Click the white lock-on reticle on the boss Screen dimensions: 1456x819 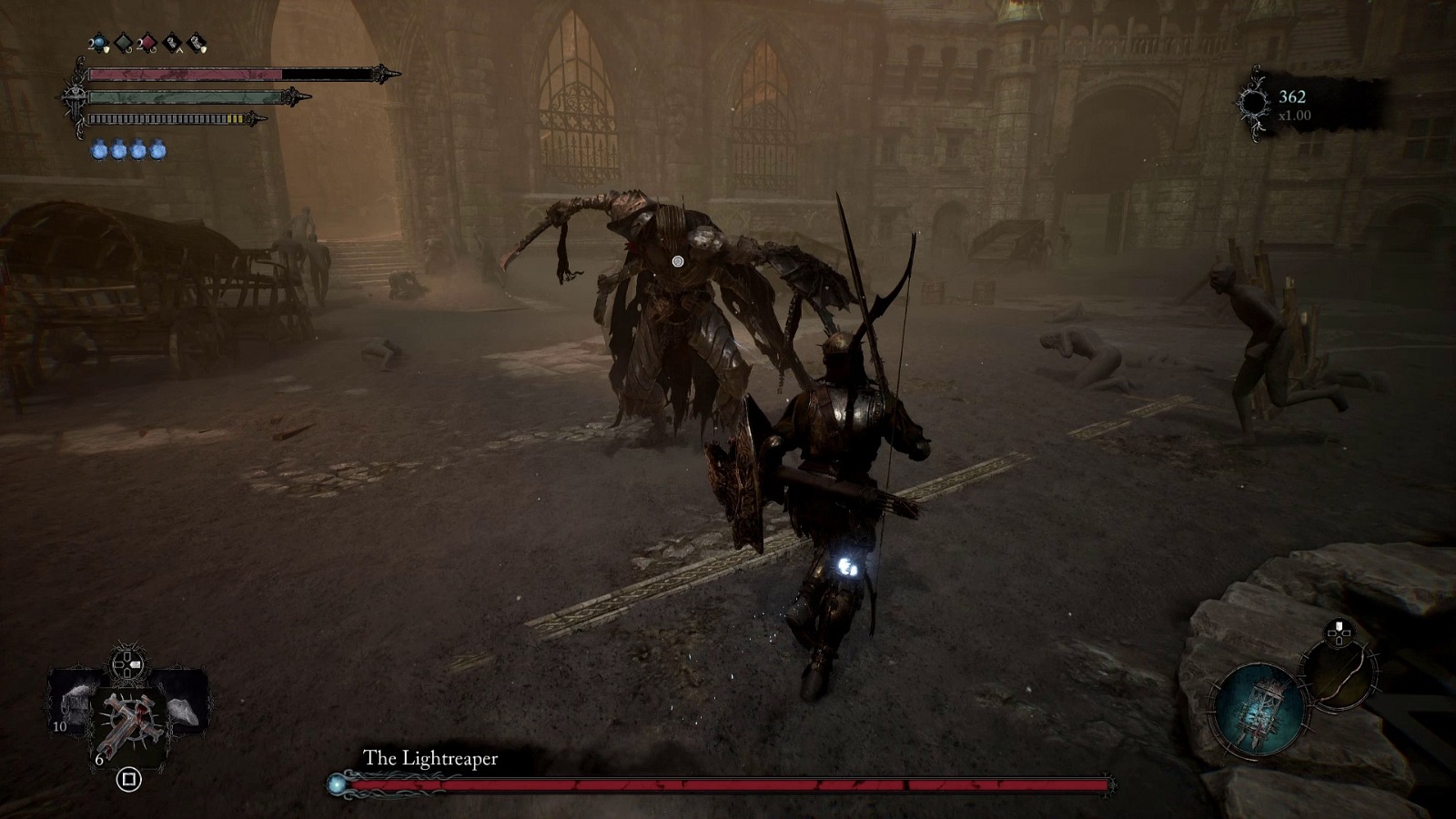tap(677, 262)
